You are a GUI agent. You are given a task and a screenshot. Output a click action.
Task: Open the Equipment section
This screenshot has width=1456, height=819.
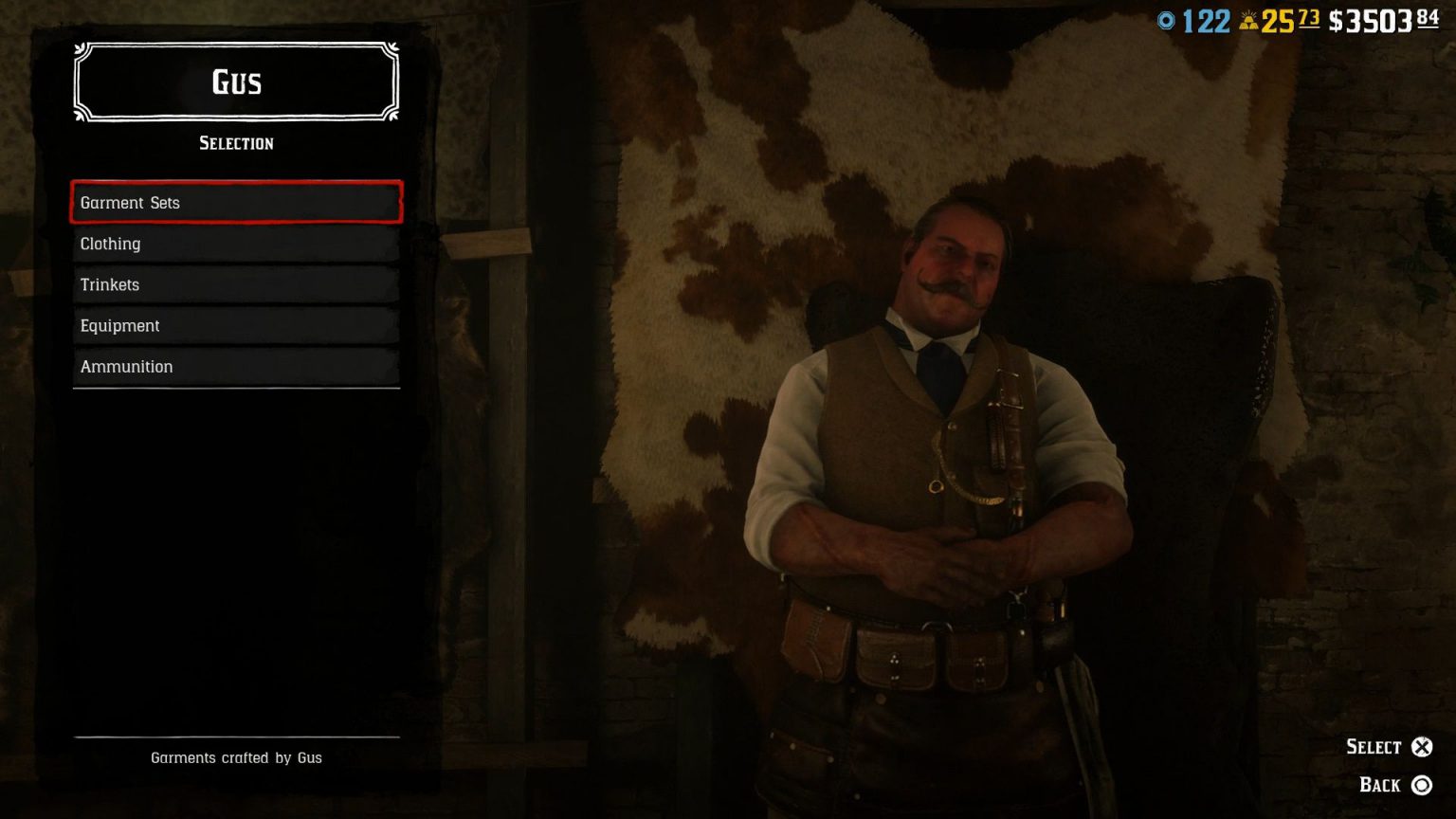point(235,325)
